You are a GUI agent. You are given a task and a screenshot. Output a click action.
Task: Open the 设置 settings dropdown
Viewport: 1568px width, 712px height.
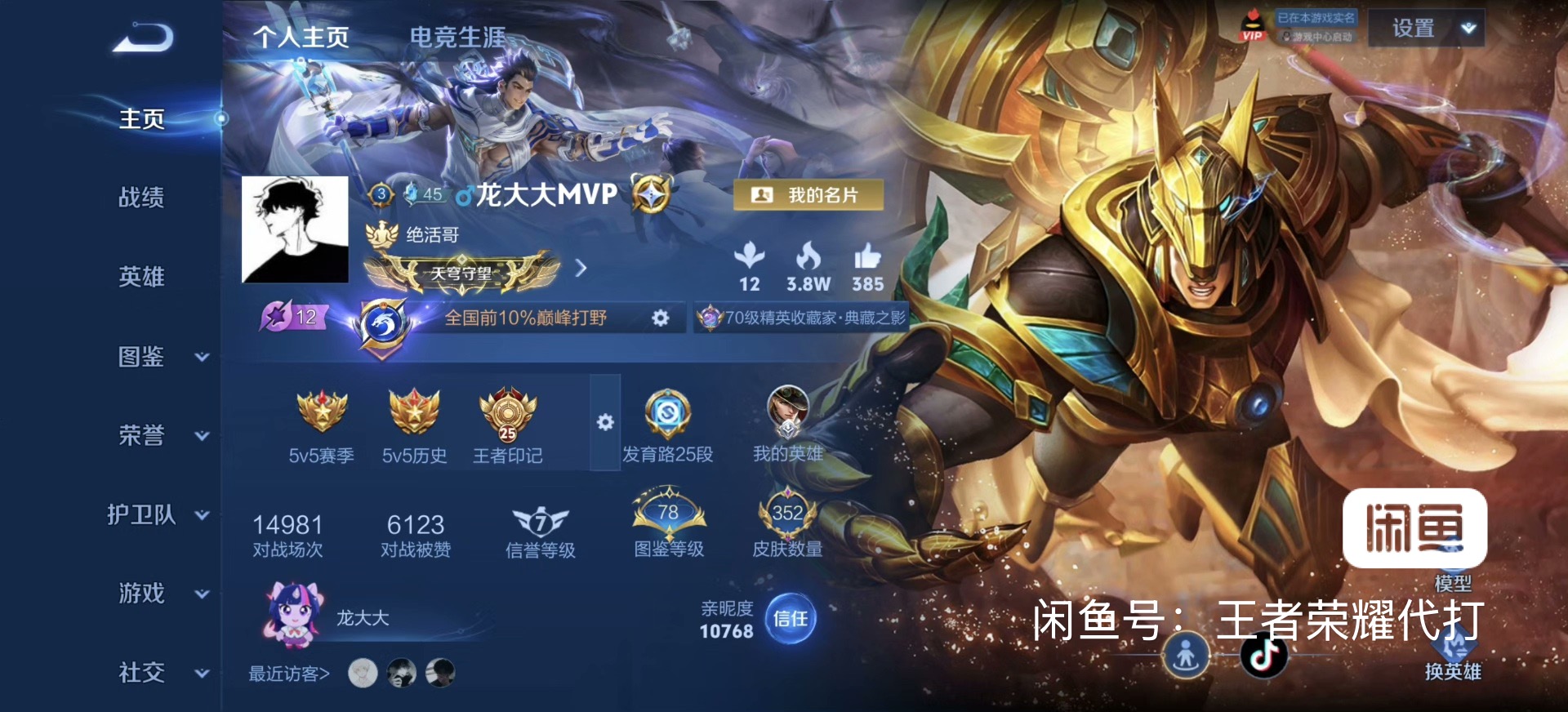point(1425,29)
